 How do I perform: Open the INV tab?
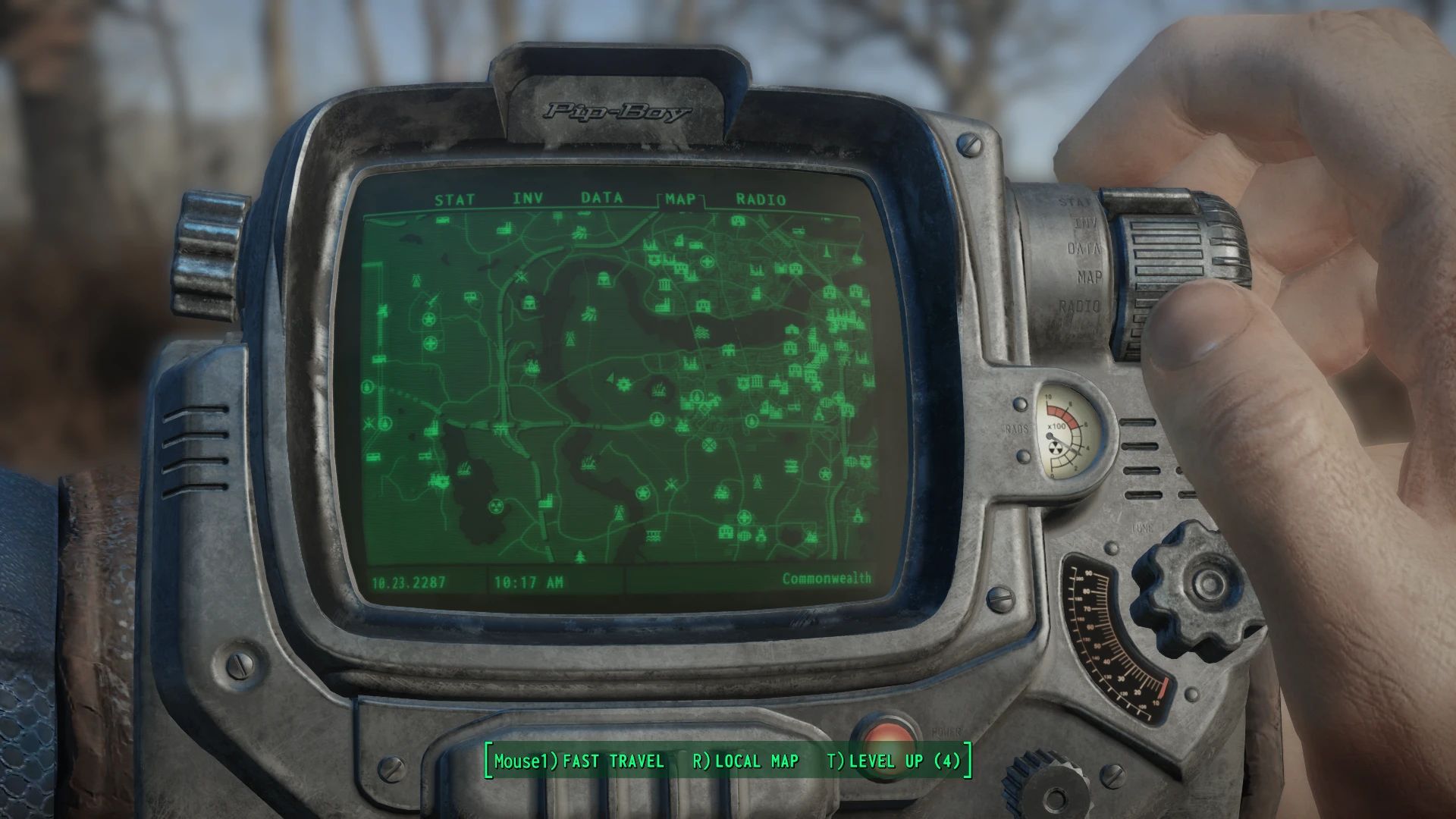pos(529,199)
